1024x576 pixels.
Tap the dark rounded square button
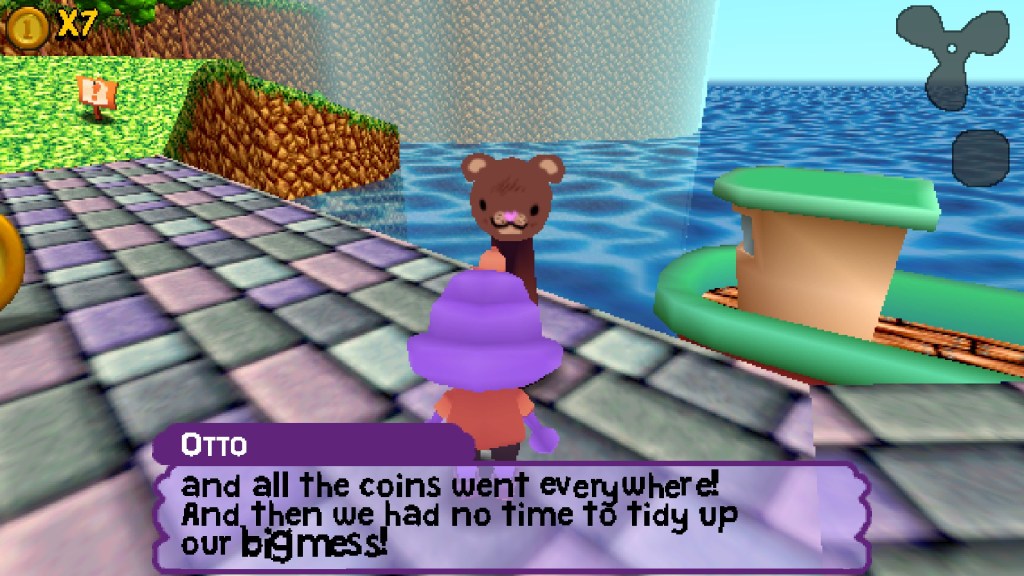[980, 157]
